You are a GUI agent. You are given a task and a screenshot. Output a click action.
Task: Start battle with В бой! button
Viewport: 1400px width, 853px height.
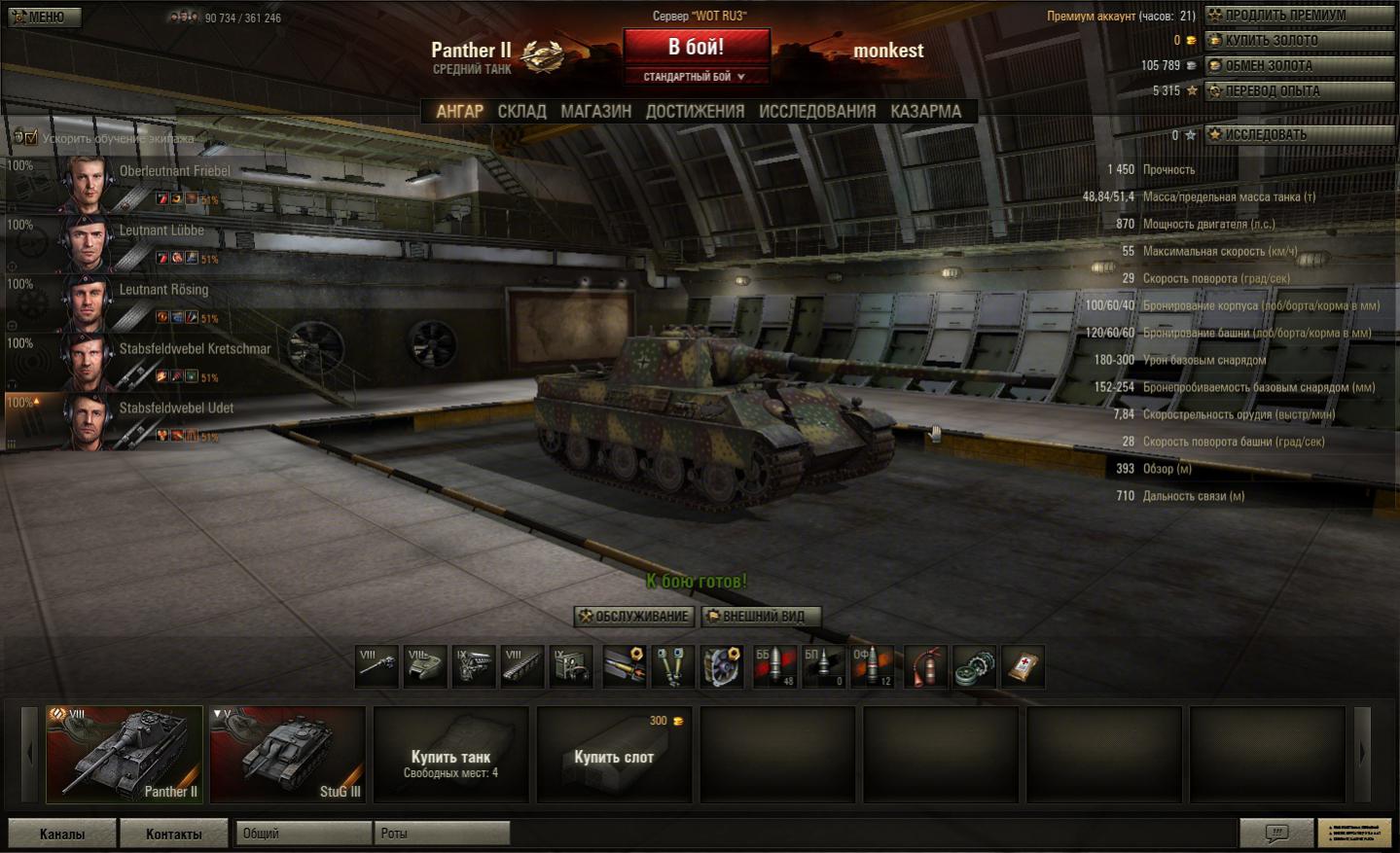[696, 47]
